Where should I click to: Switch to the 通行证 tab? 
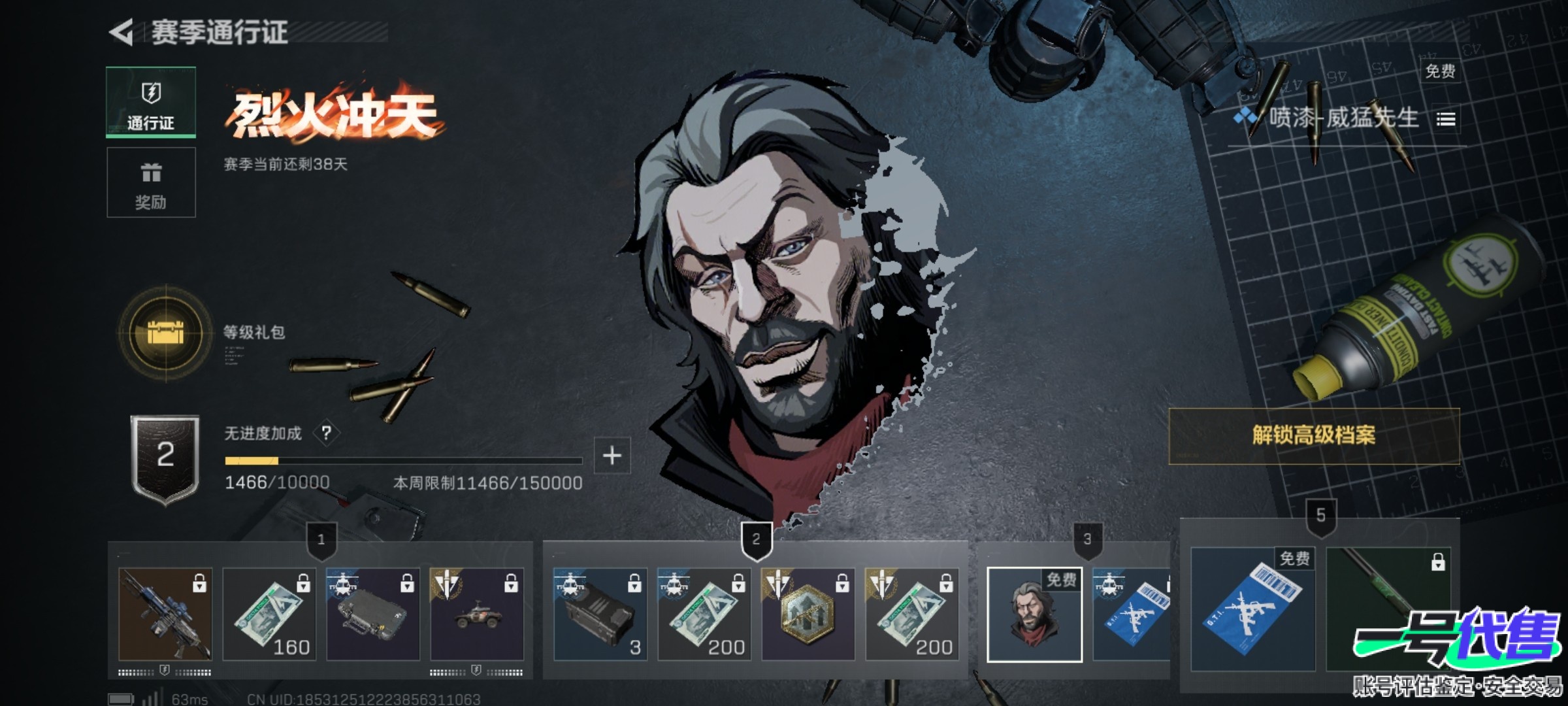pyautogui.click(x=151, y=102)
